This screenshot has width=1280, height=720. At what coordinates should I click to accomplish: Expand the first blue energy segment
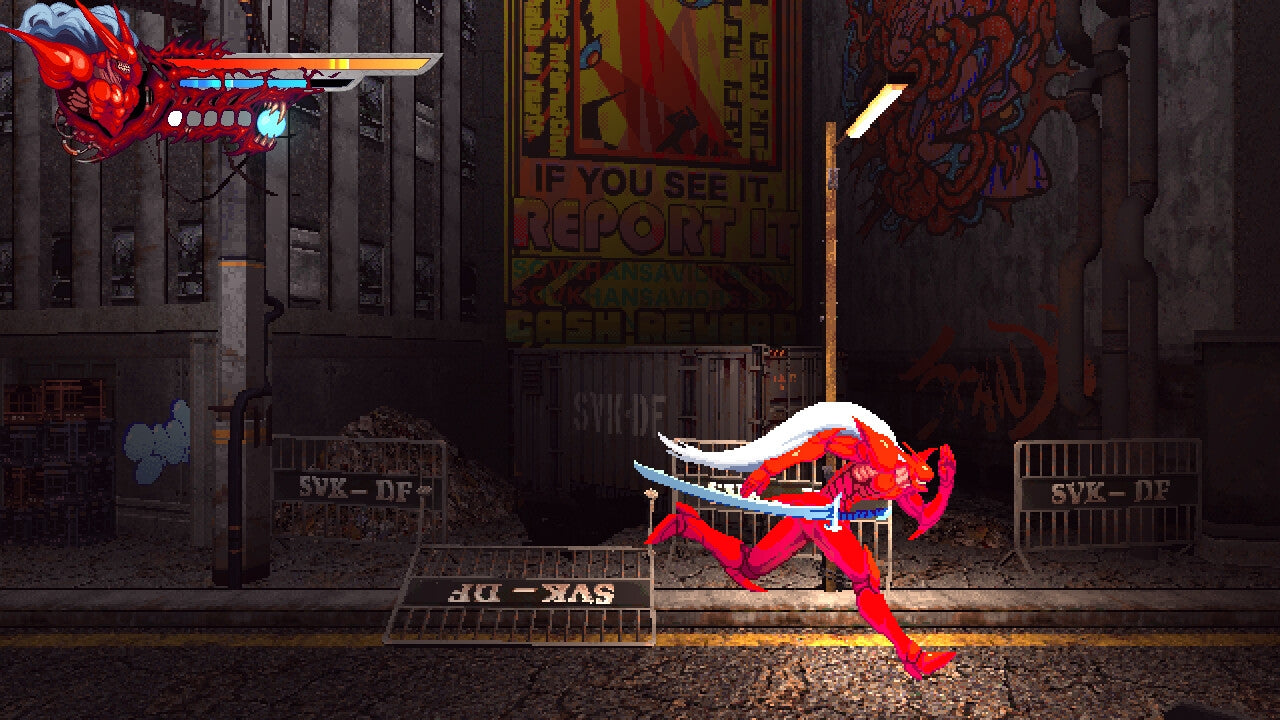201,82
